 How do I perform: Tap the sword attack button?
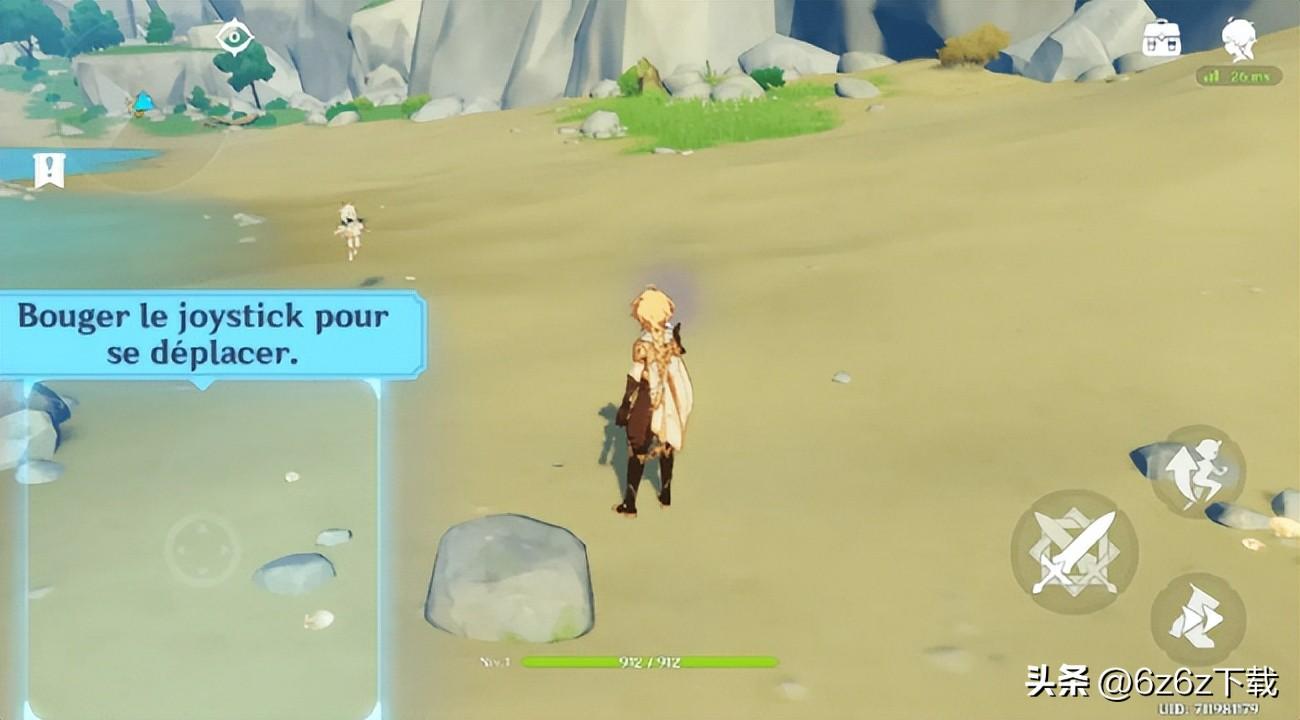pos(1073,553)
